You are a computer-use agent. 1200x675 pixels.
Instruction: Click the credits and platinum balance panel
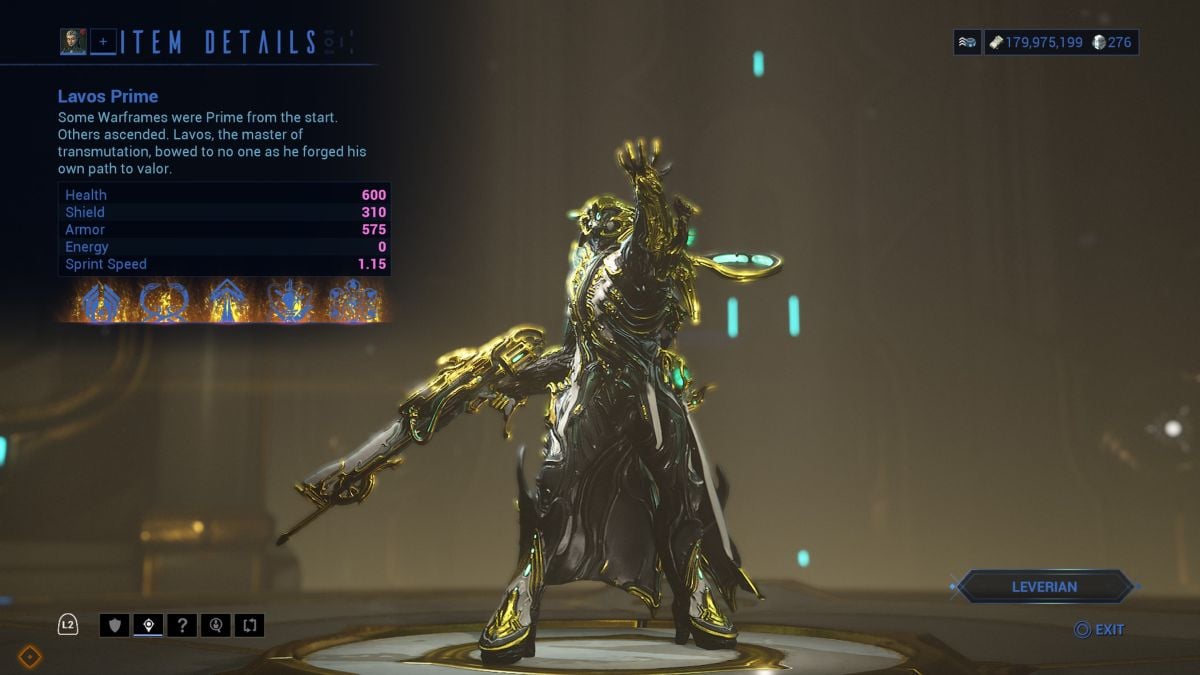(1061, 42)
